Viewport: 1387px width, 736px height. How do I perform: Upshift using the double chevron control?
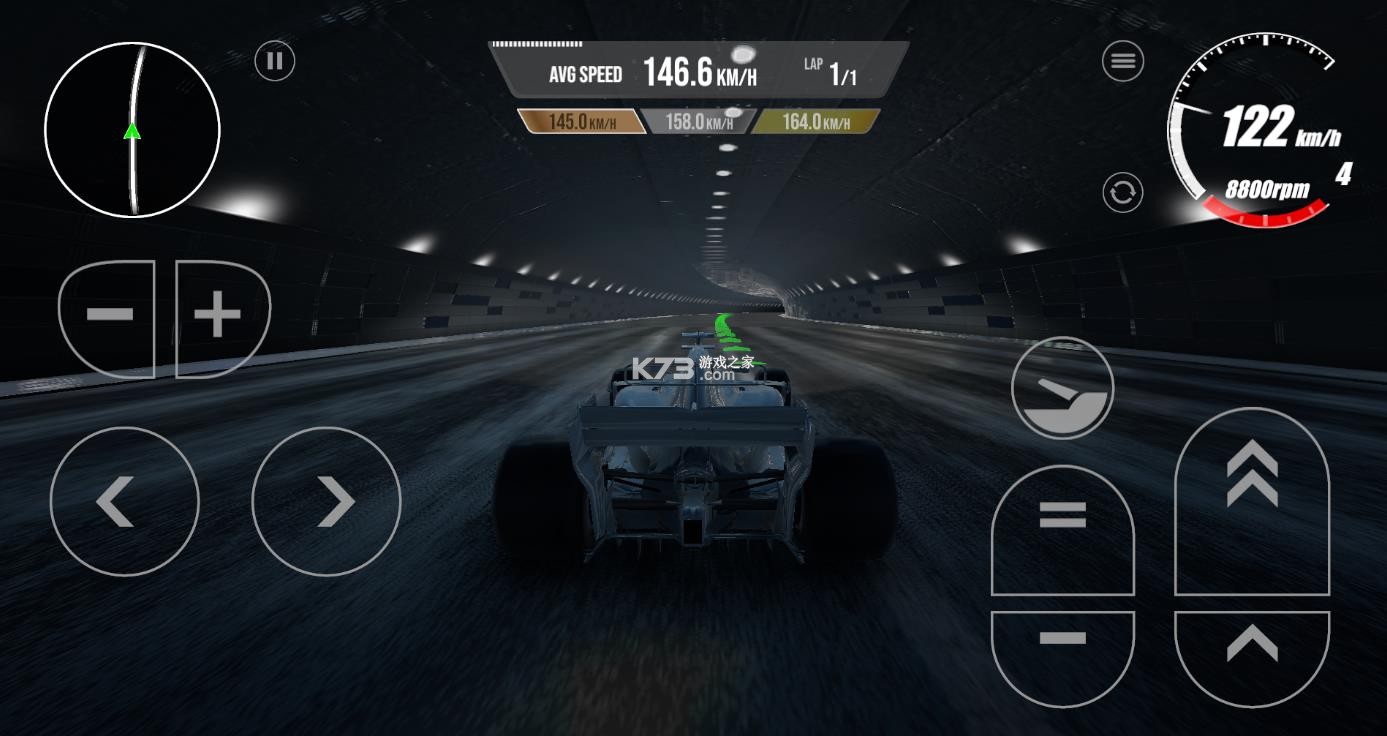click(x=1251, y=490)
